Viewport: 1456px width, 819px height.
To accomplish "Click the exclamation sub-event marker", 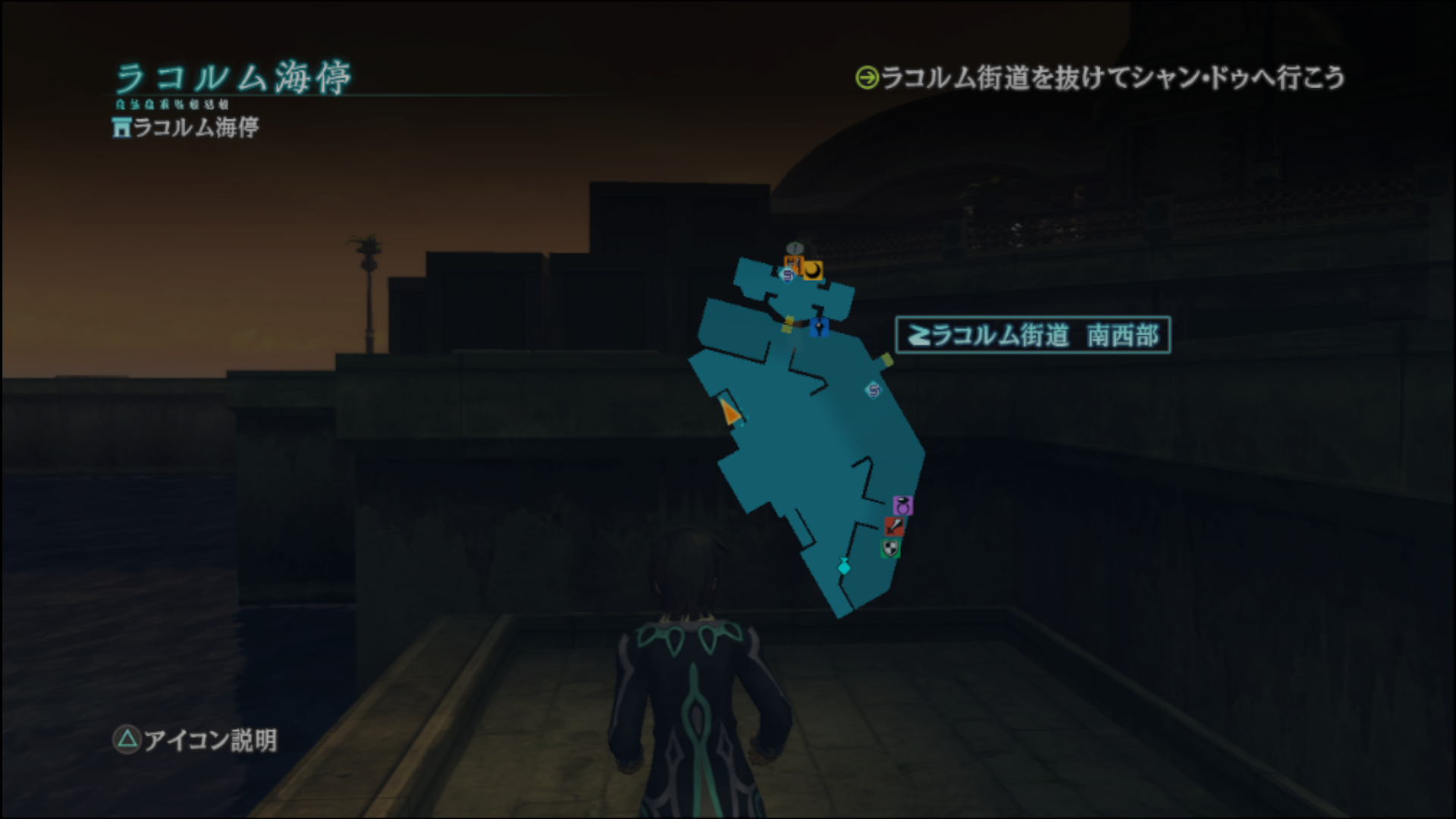I will click(x=794, y=247).
